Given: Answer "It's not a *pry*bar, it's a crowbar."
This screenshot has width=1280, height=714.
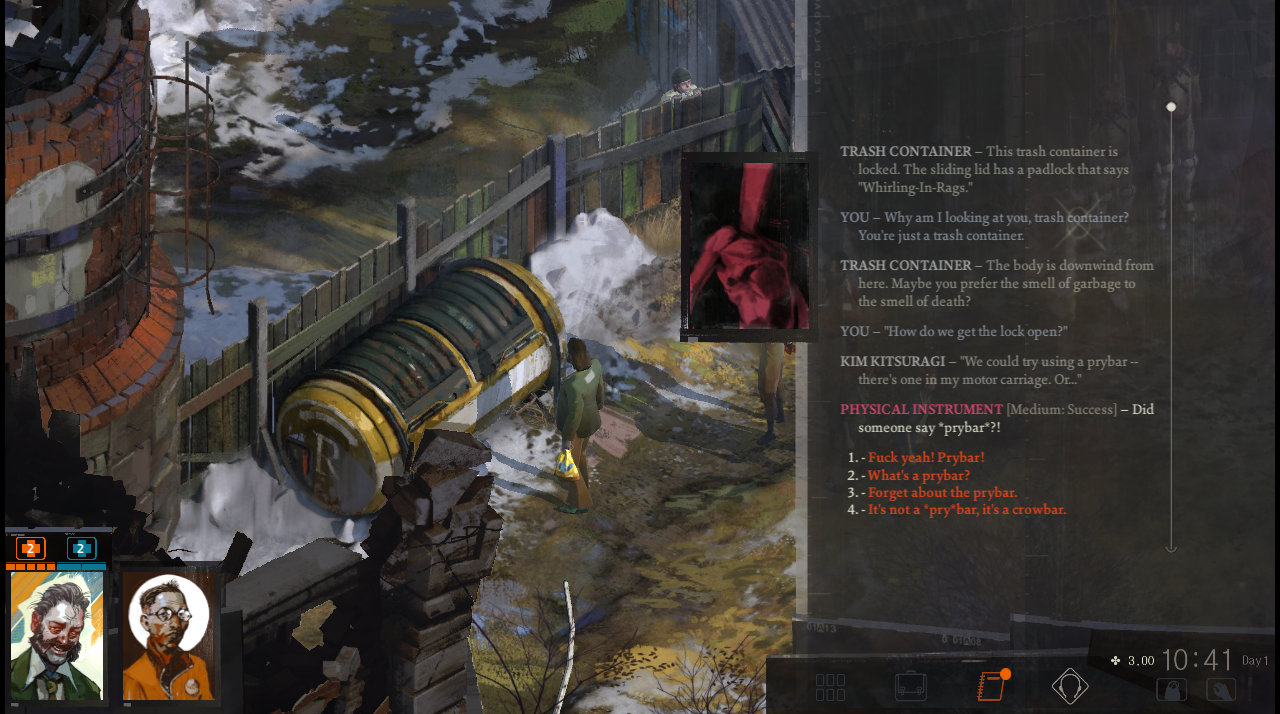Looking at the screenshot, I should click(966, 509).
